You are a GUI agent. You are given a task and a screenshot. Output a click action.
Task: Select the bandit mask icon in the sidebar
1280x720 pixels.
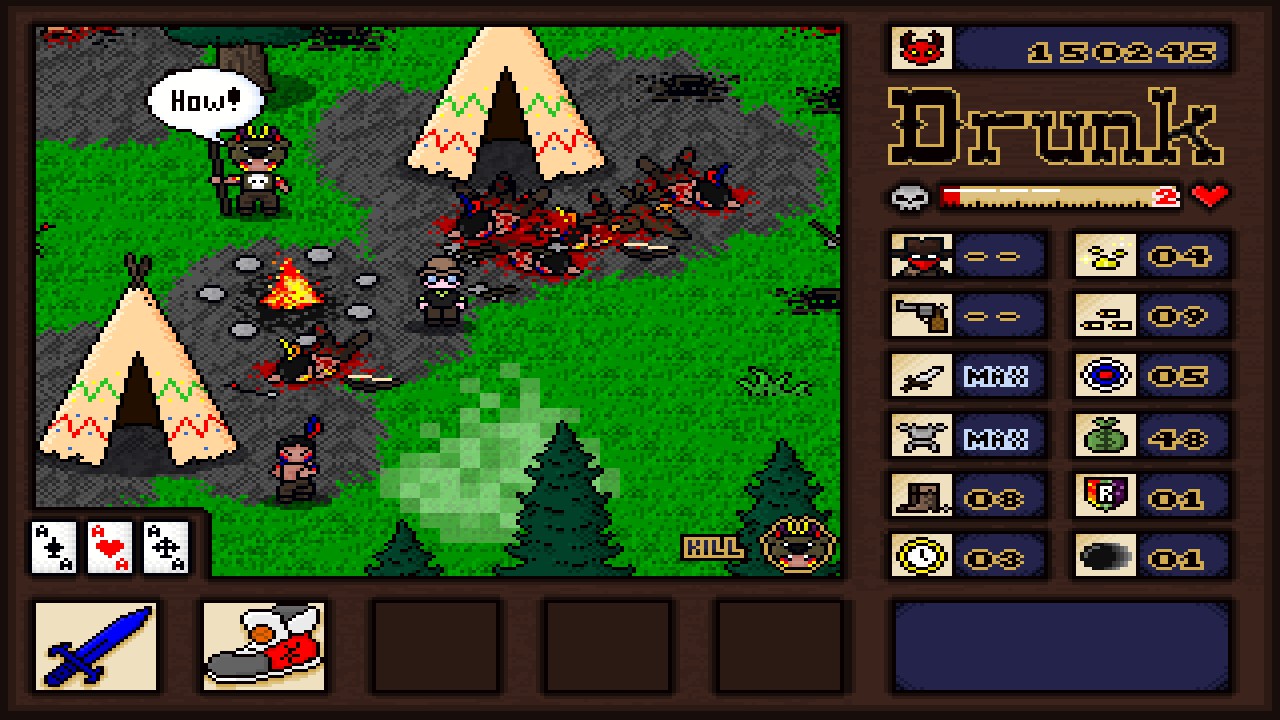click(920, 255)
